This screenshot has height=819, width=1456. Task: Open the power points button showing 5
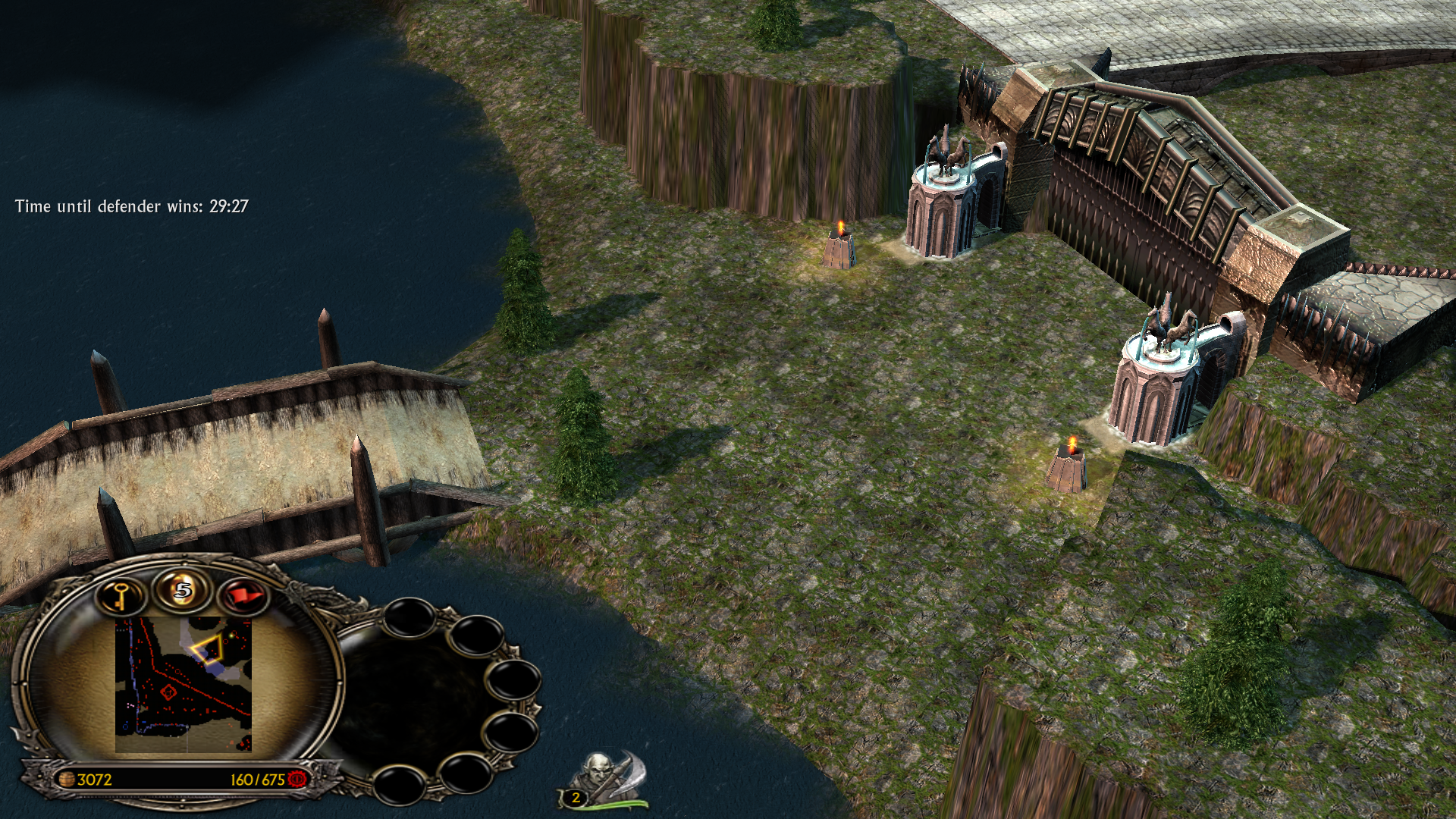pyautogui.click(x=183, y=589)
